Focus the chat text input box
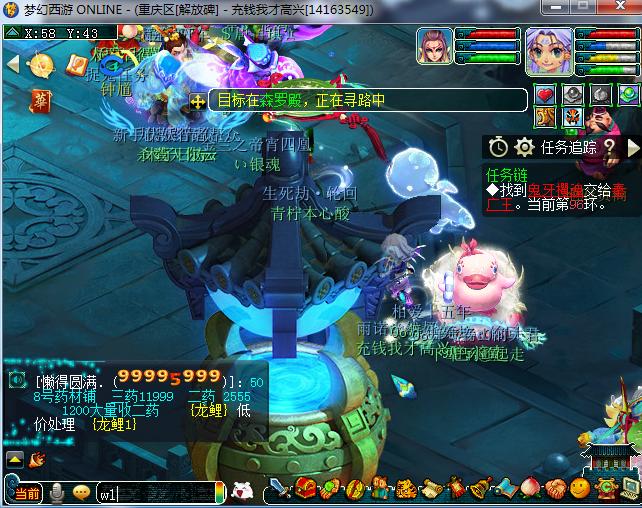The height and width of the screenshot is (508, 642). (155, 493)
